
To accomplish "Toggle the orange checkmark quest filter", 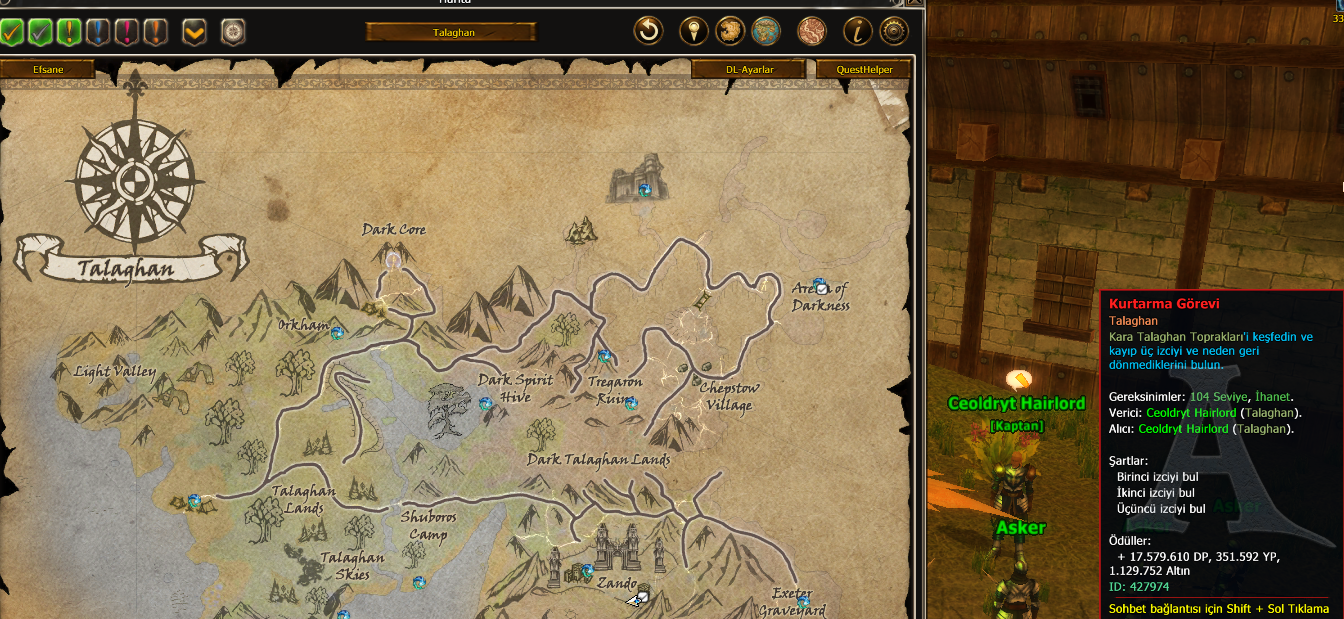I will coord(13,32).
